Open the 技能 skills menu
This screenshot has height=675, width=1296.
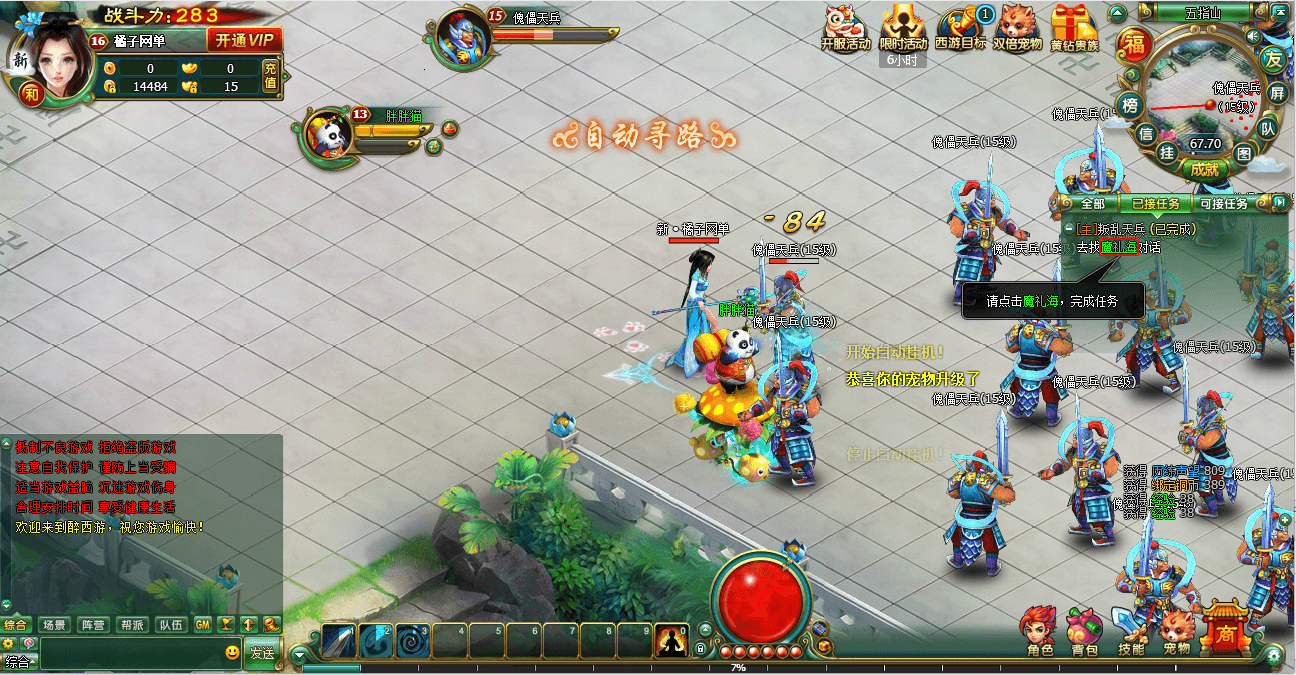coord(1131,631)
